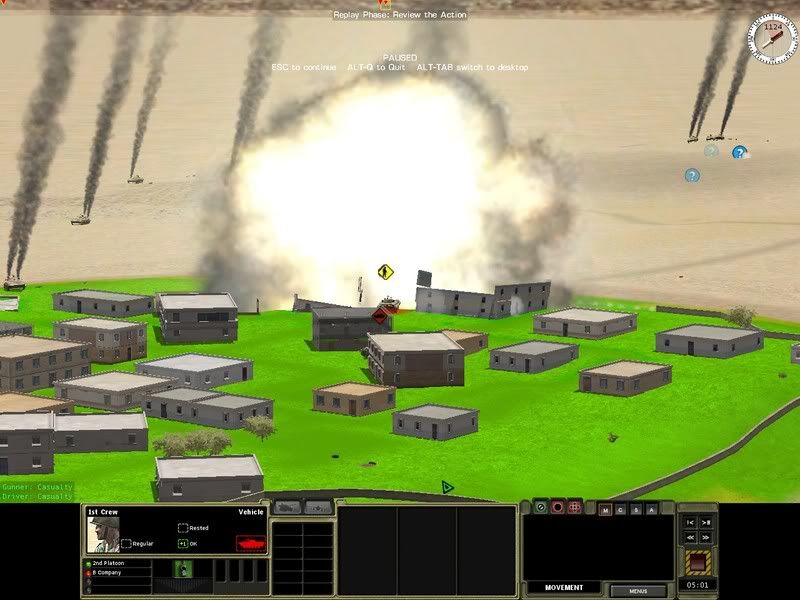Click the red circle icon button
800x600 pixels.
[x=557, y=507]
